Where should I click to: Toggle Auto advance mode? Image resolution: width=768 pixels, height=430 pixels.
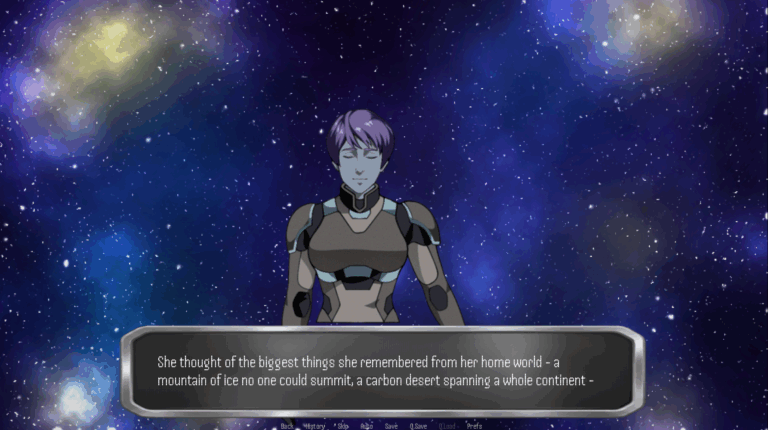pos(367,425)
